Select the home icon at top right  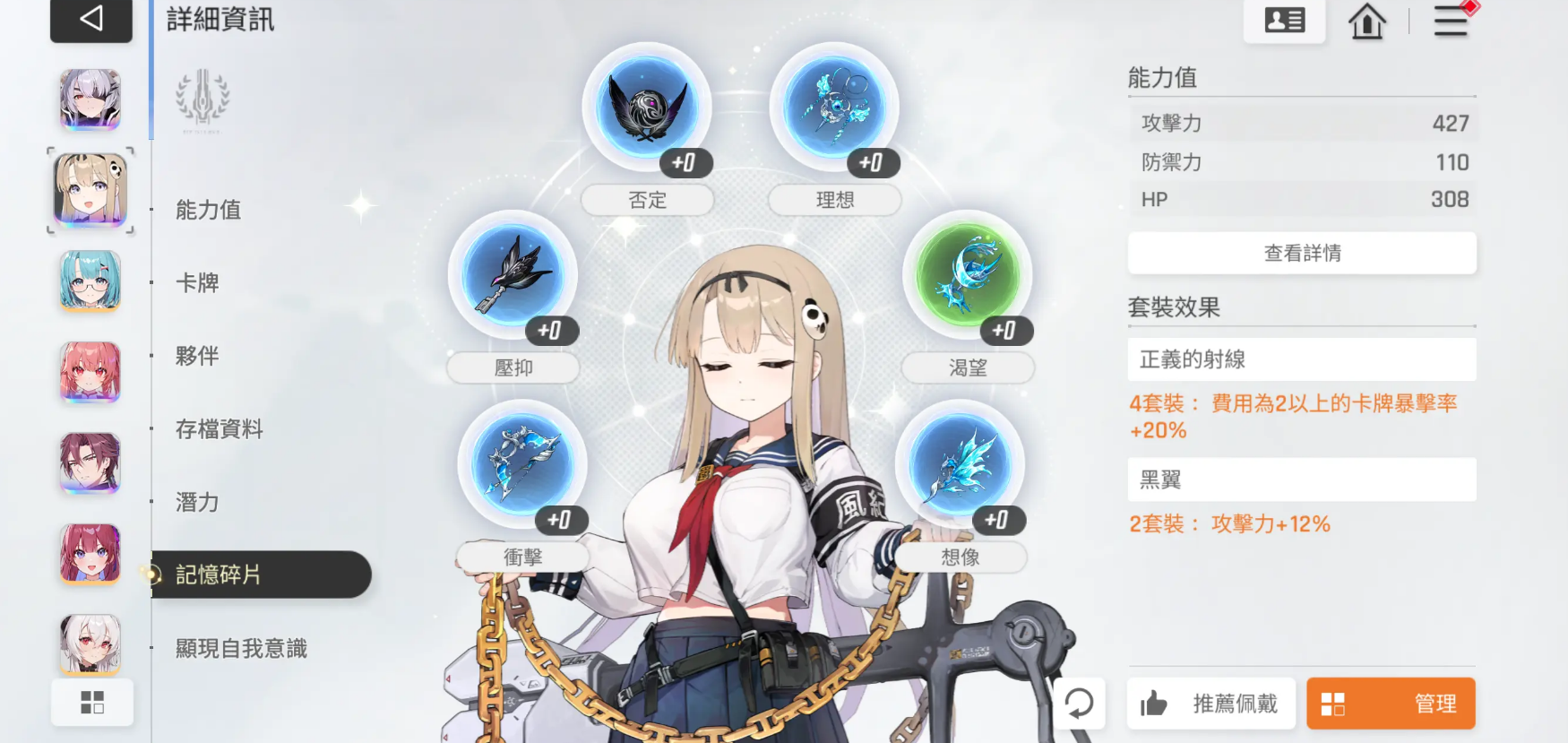pos(1366,22)
